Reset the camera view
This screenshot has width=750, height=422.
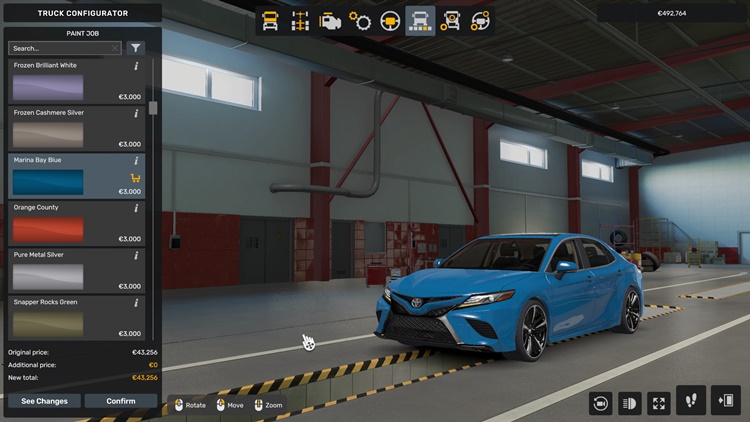pyautogui.click(x=600, y=402)
